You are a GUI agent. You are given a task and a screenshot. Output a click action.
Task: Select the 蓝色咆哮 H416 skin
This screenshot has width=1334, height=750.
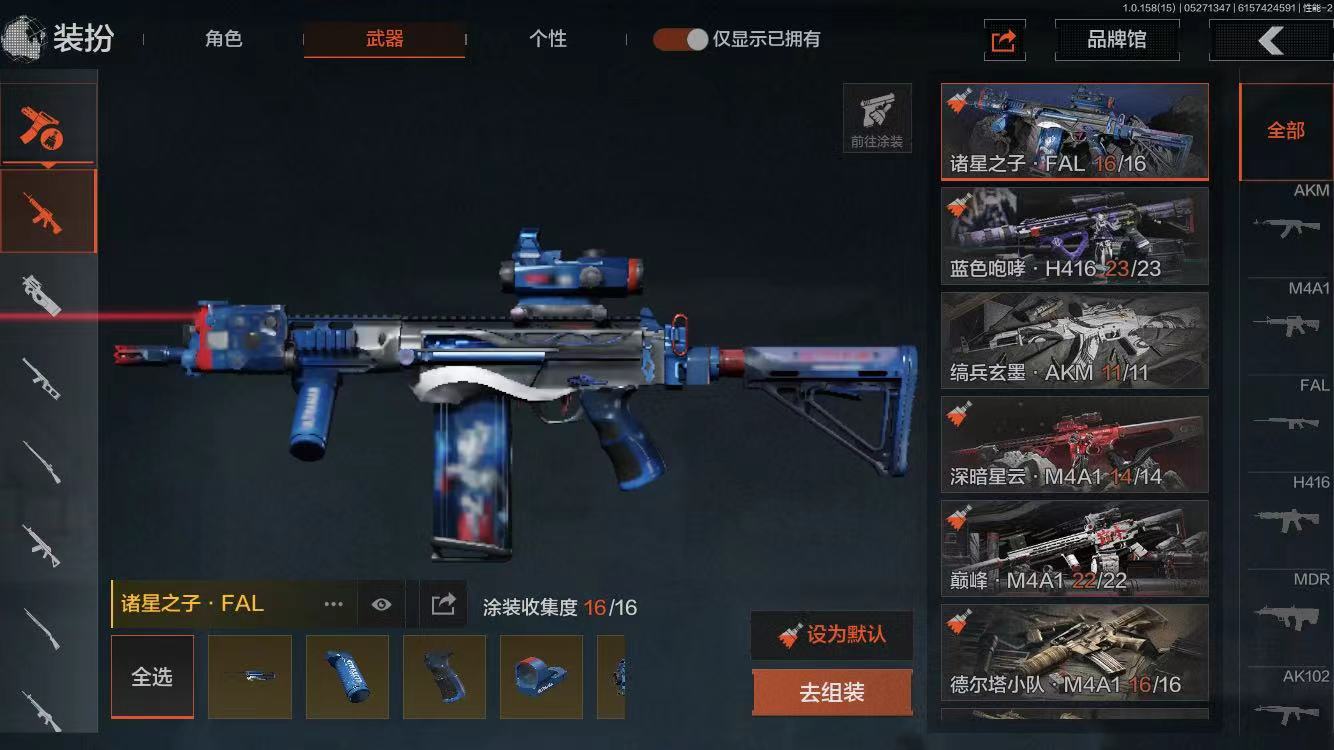[x=1074, y=236]
